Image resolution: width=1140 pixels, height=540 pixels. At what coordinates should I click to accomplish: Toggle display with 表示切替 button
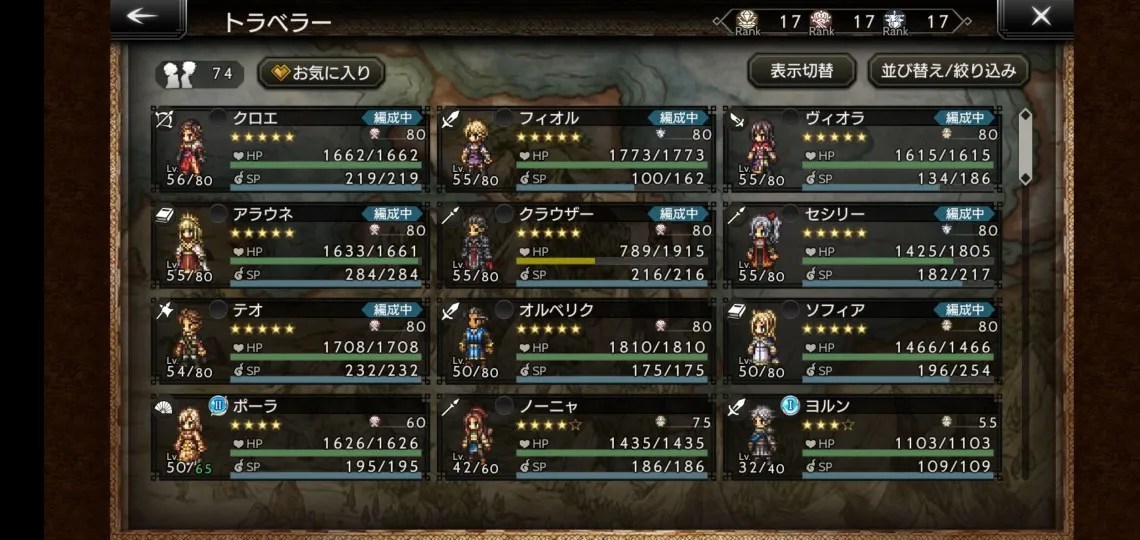(801, 71)
